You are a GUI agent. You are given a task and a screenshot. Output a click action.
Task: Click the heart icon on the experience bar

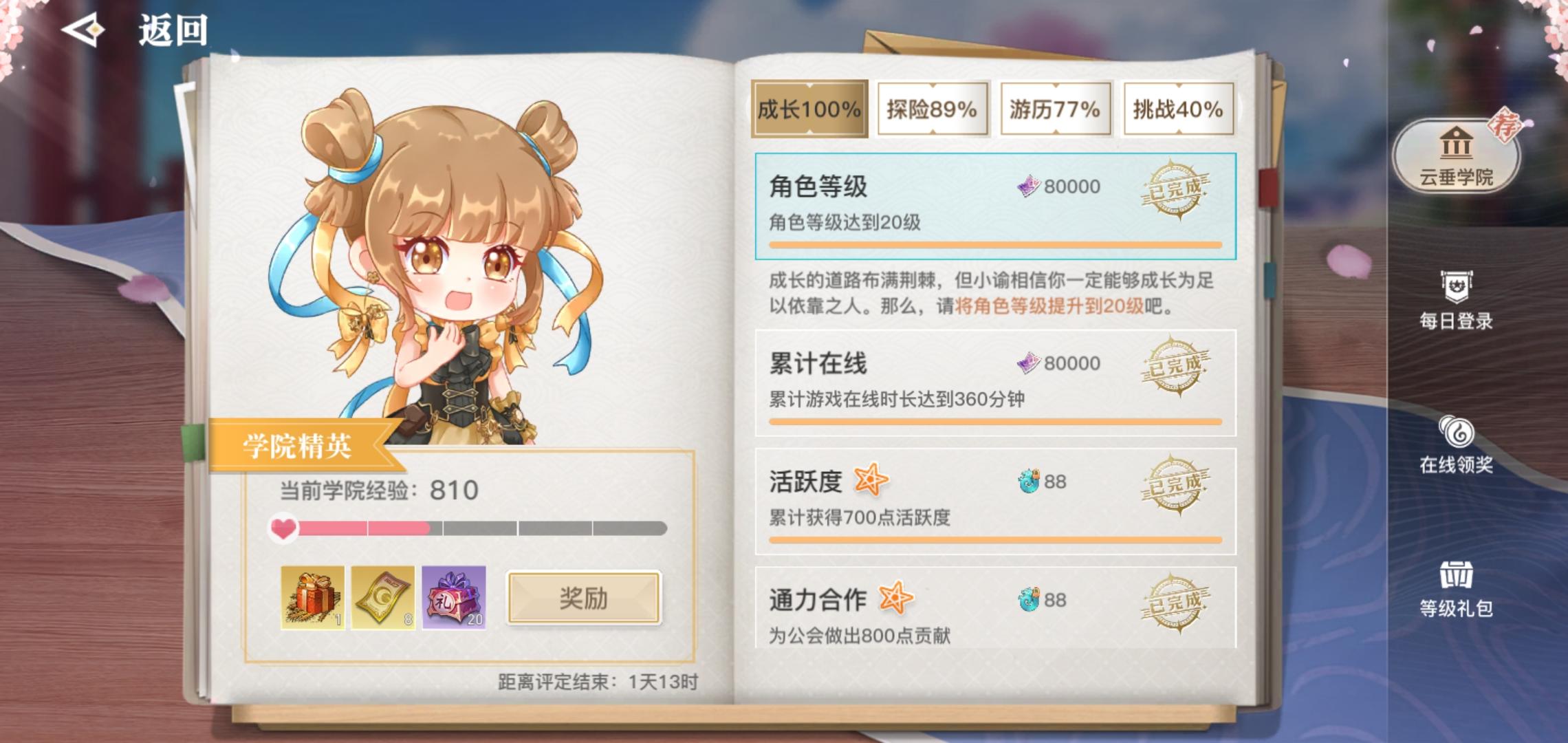click(x=283, y=528)
